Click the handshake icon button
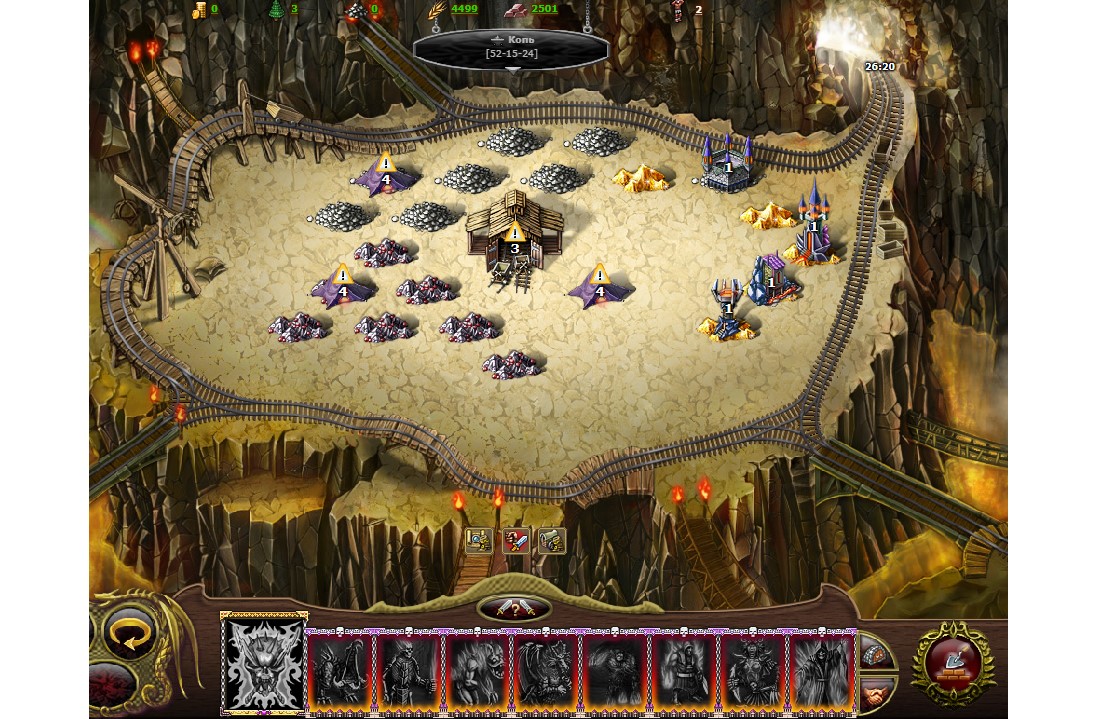This screenshot has width=1096, height=719. [x=876, y=691]
